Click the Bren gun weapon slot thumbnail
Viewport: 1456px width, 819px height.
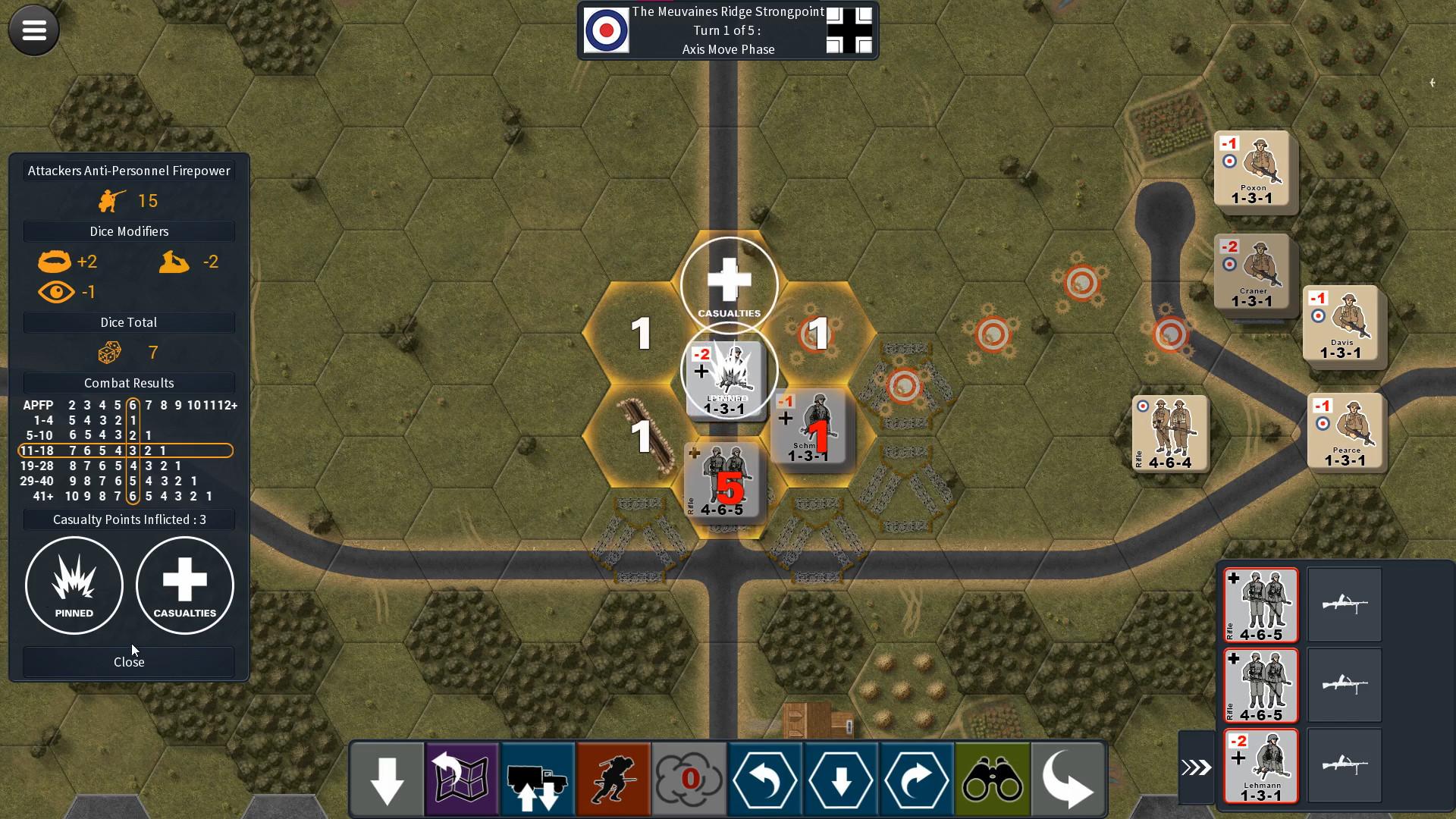point(1345,604)
